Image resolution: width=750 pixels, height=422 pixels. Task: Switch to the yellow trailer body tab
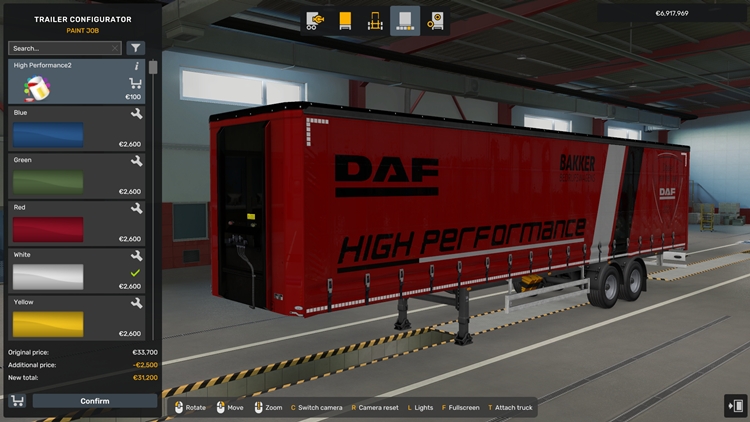[x=345, y=20]
